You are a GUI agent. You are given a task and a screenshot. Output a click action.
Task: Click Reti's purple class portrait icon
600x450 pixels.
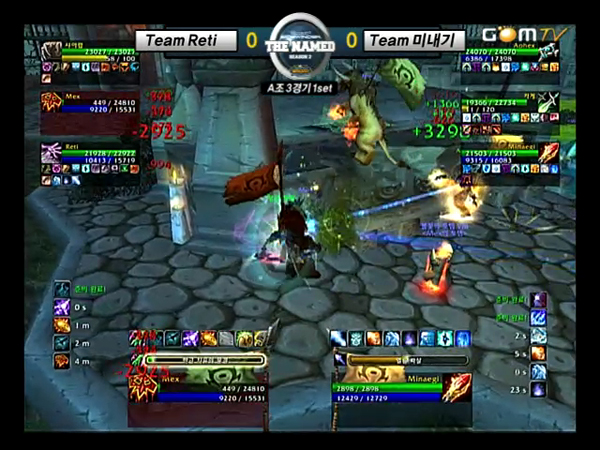pyautogui.click(x=51, y=153)
